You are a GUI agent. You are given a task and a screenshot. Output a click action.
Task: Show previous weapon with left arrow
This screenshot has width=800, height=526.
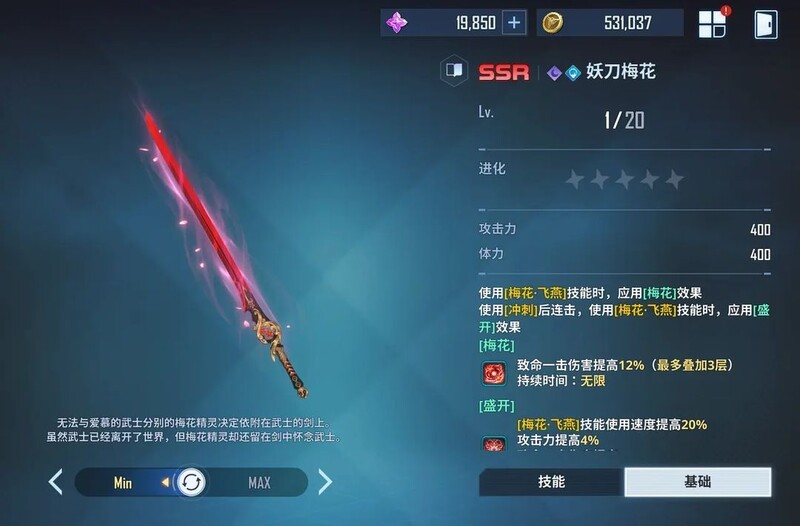(56, 483)
